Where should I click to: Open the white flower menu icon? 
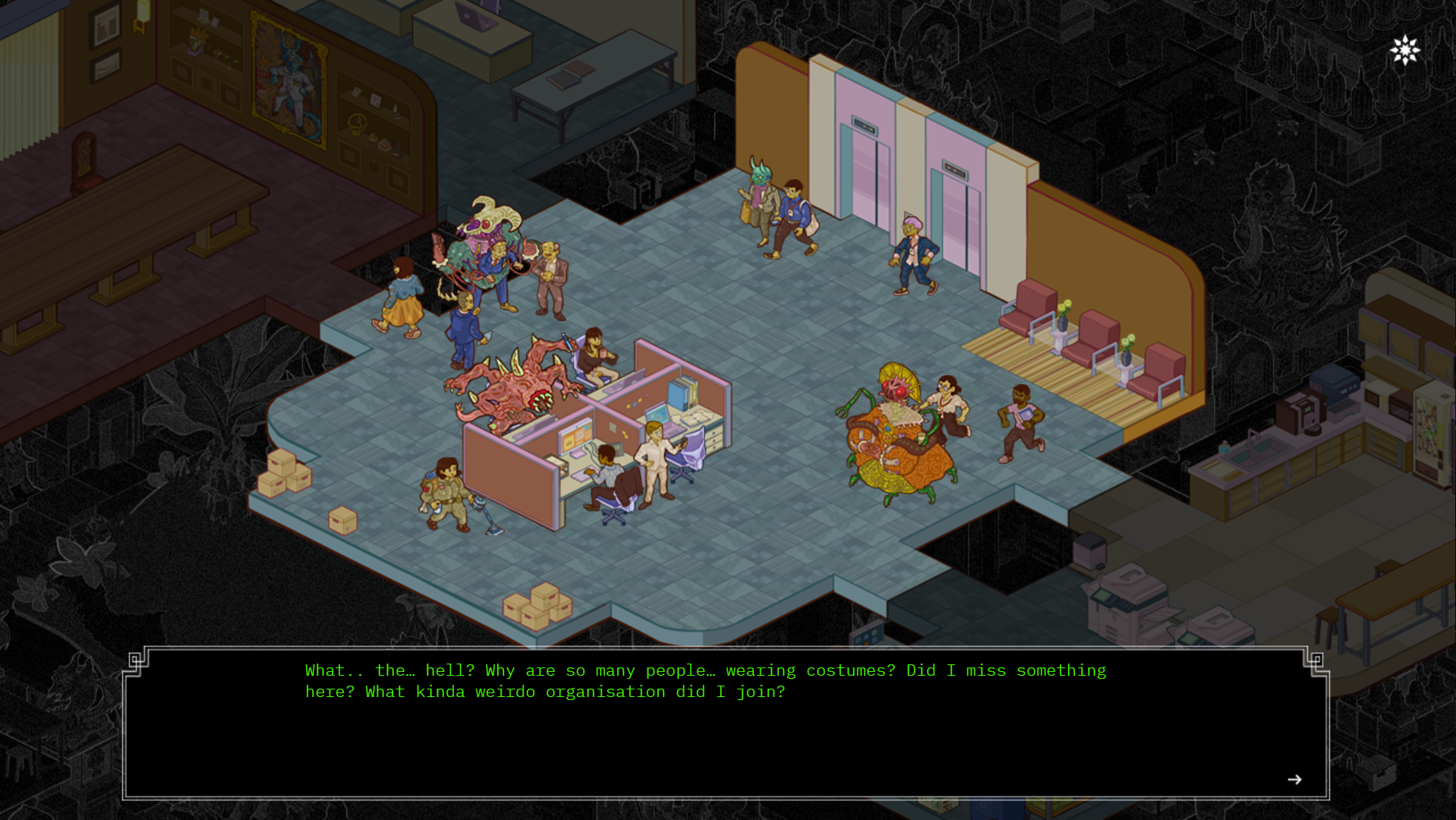point(1405,50)
